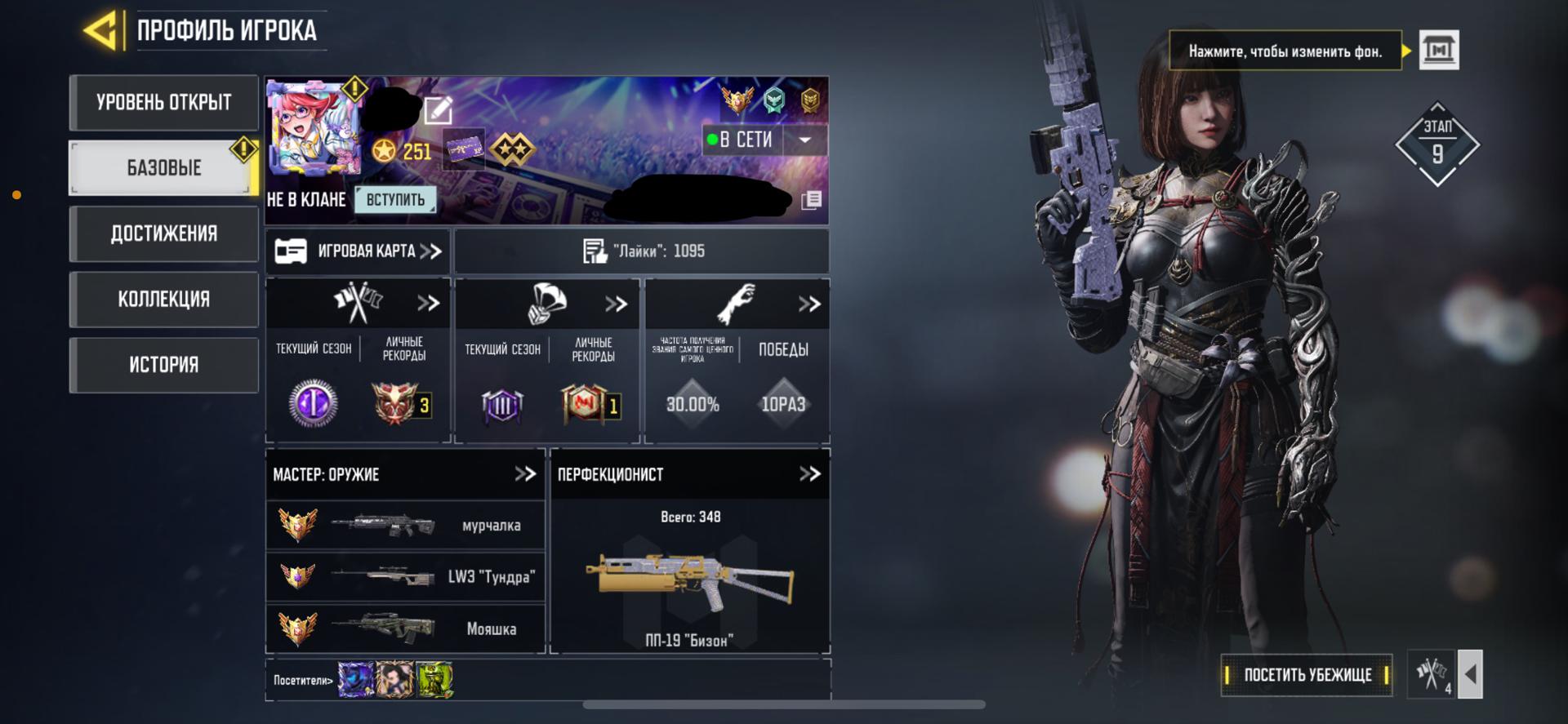Tap the player avatar portrait
This screenshot has height=724, width=1568.
(314, 128)
